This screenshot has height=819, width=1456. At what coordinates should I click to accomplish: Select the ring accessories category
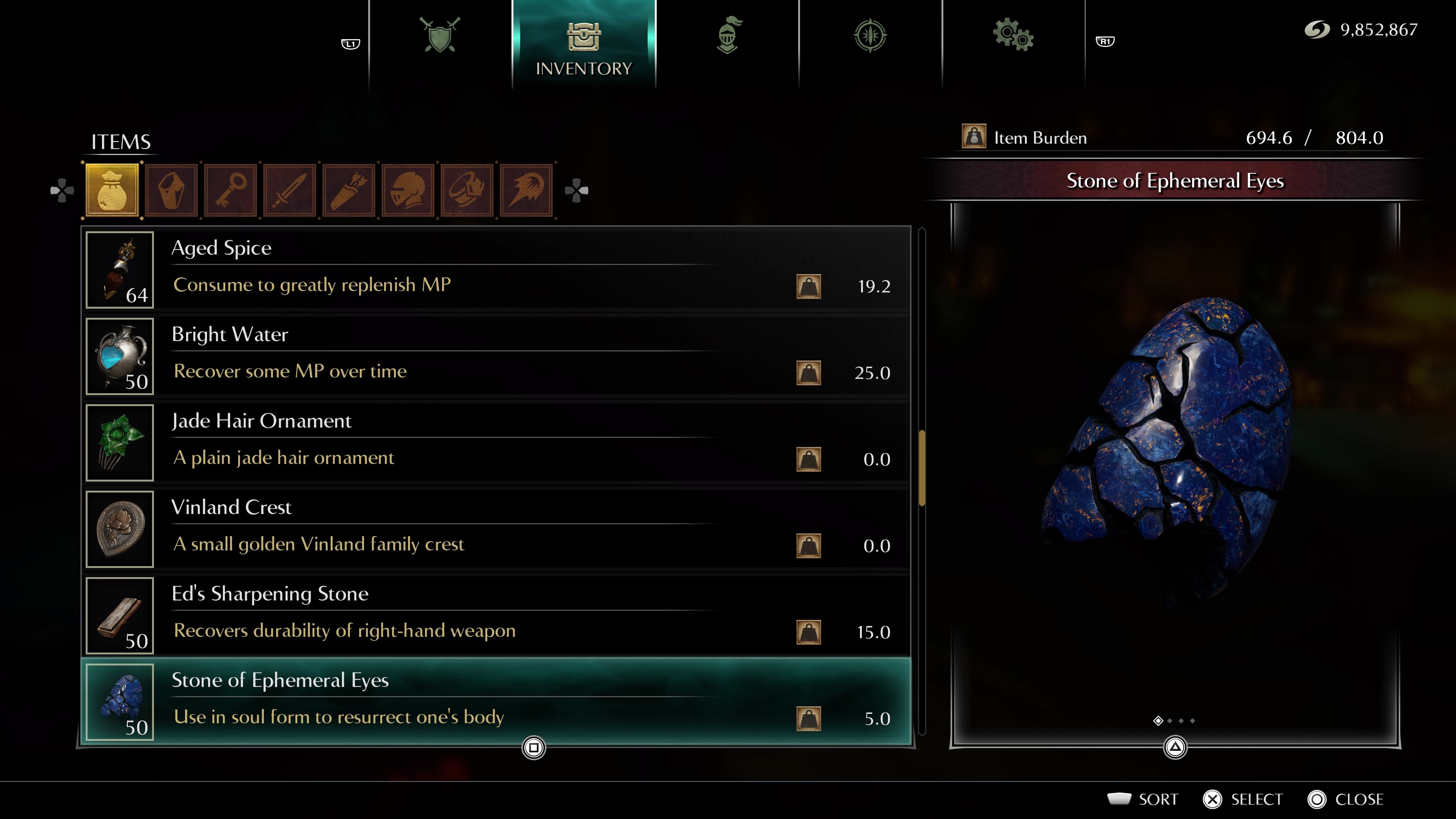[467, 190]
